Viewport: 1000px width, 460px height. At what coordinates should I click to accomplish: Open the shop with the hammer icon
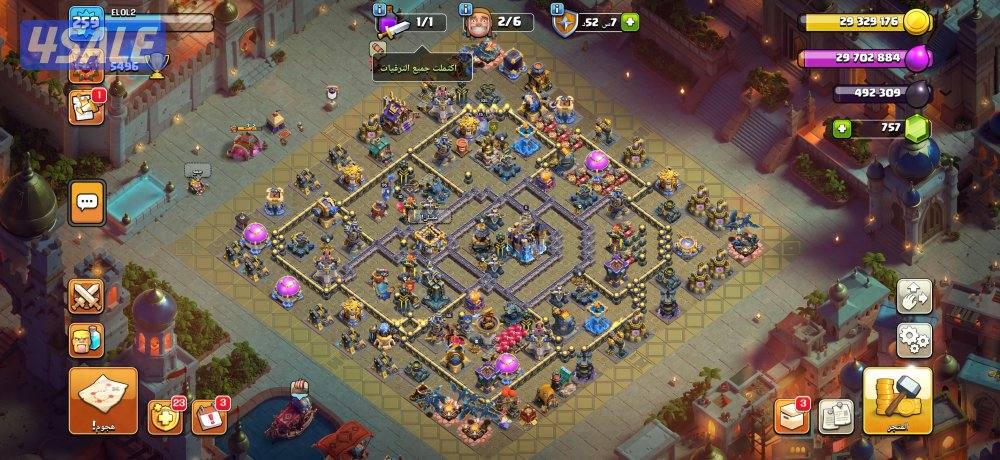coord(897,398)
